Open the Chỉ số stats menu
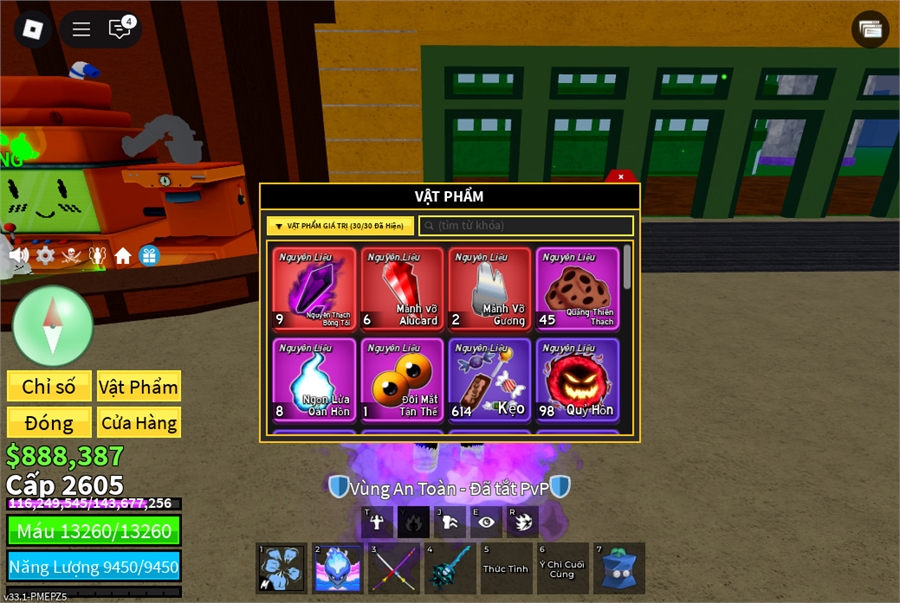The width and height of the screenshot is (900, 603). pyautogui.click(x=49, y=387)
